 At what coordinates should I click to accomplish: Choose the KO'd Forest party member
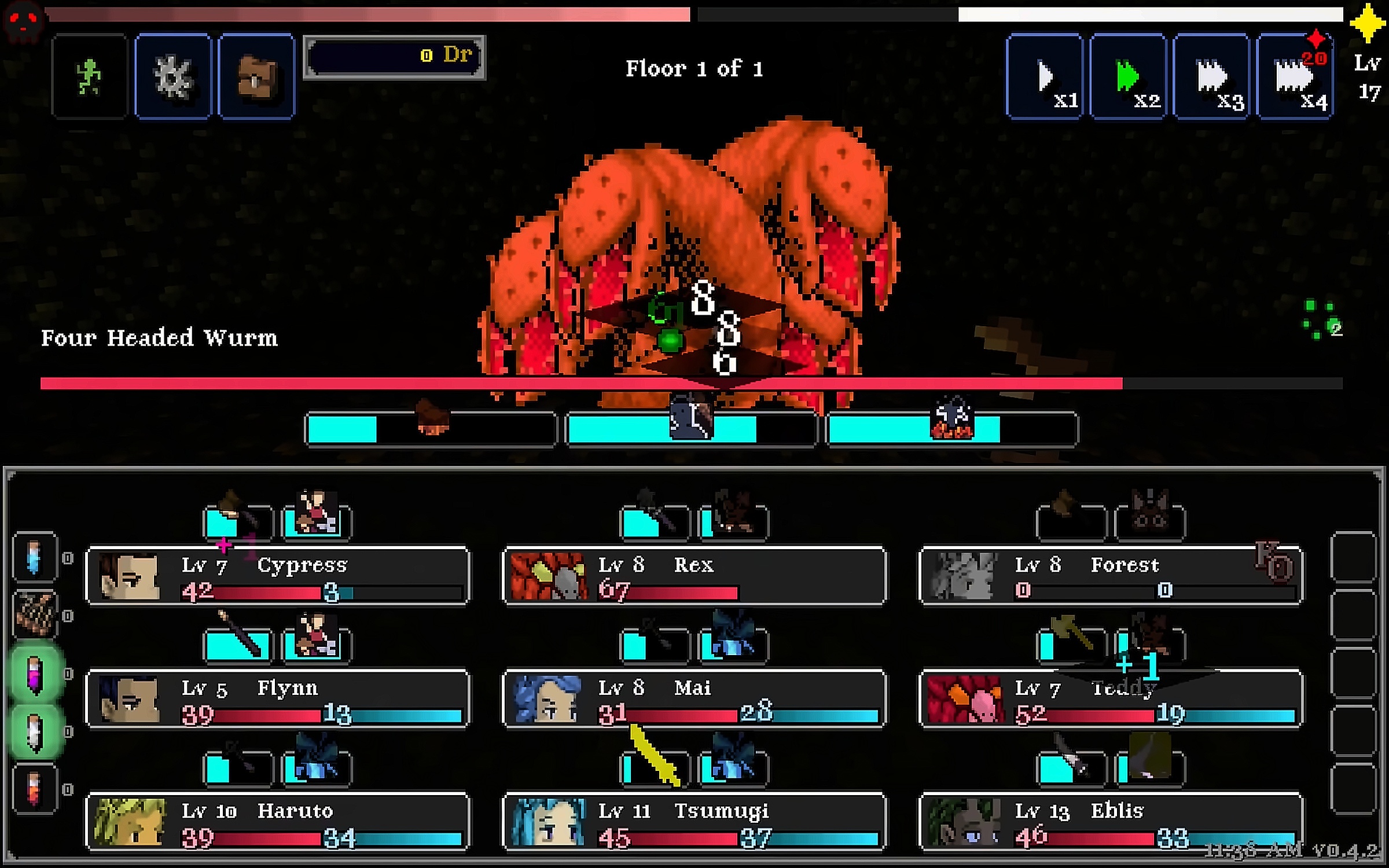(x=1111, y=576)
